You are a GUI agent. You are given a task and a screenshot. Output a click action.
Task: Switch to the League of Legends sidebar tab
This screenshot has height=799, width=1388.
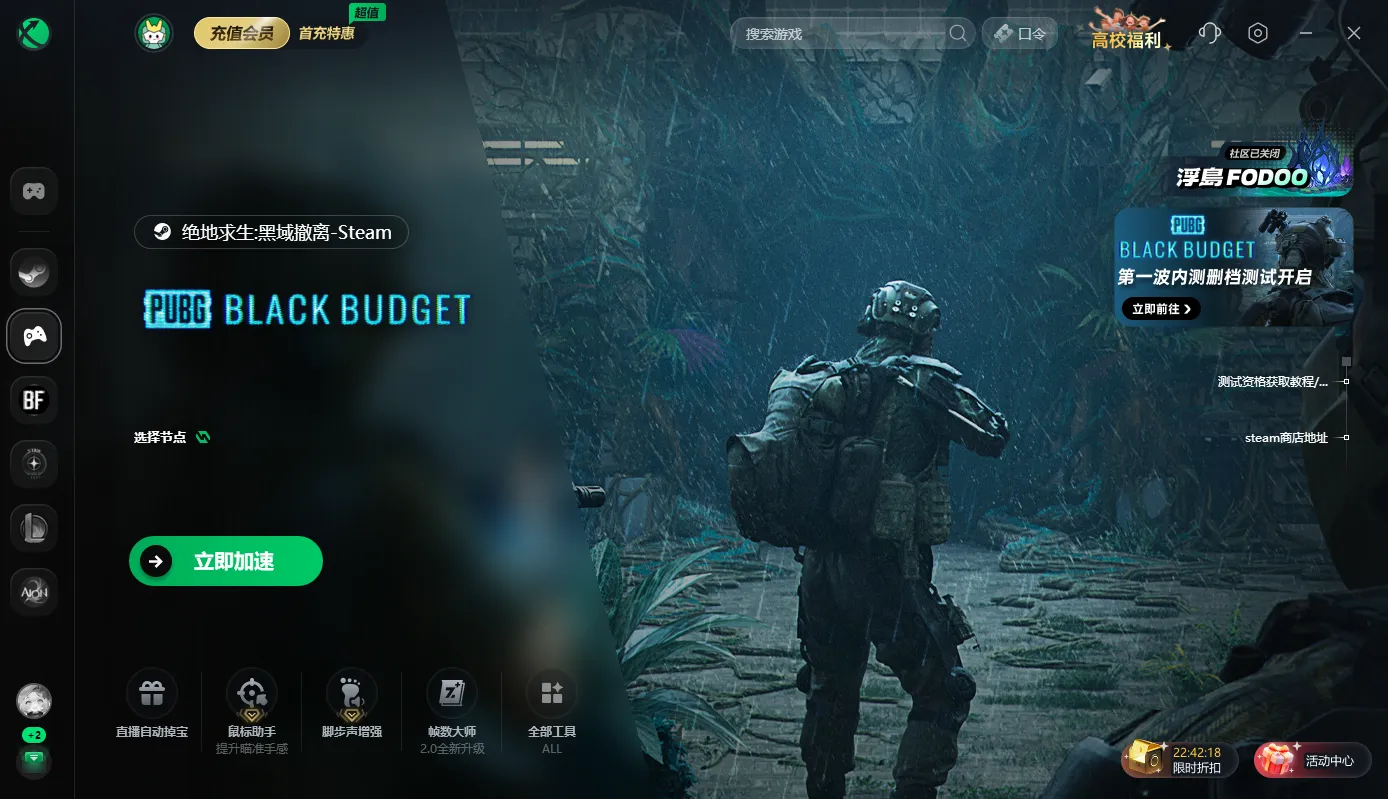34,527
